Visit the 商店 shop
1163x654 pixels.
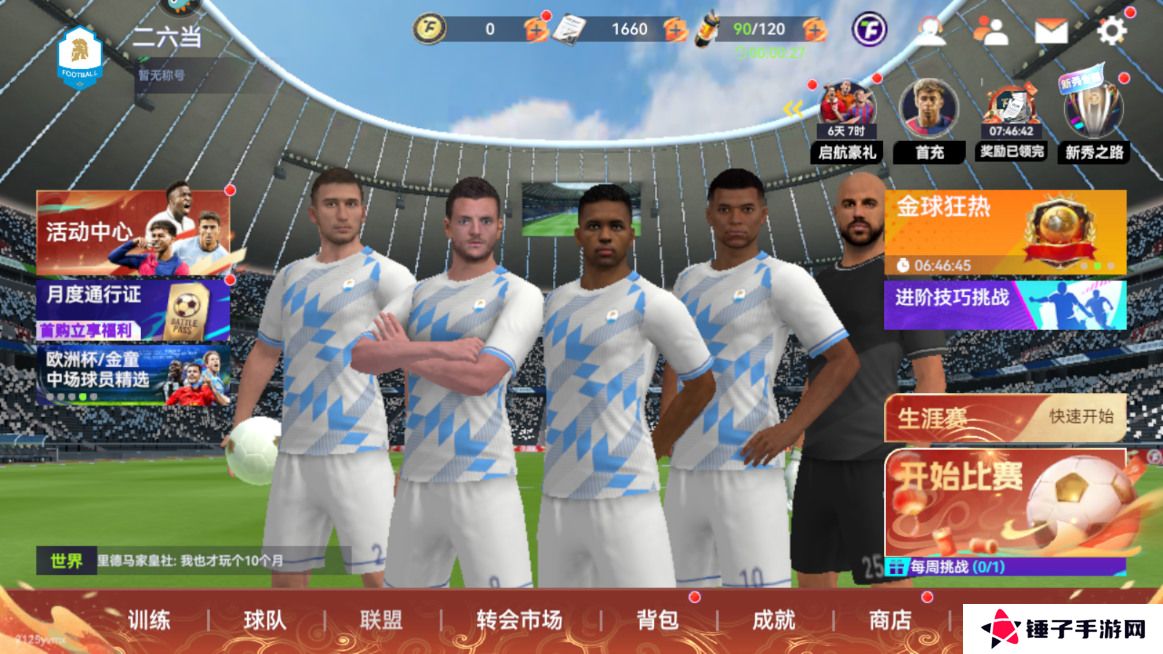click(x=889, y=620)
